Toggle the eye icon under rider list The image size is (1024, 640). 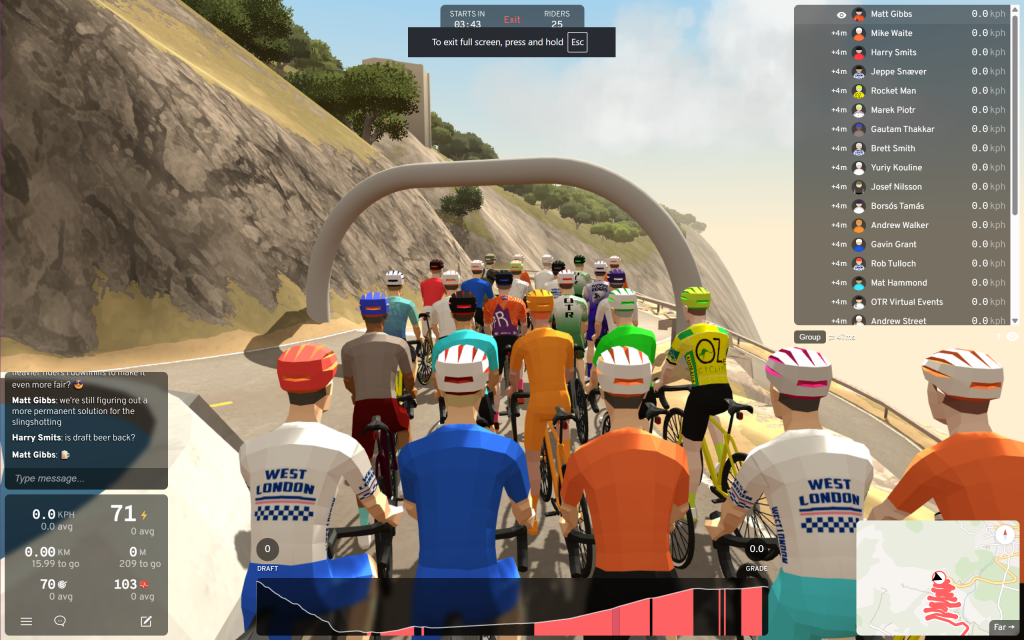tap(1012, 337)
